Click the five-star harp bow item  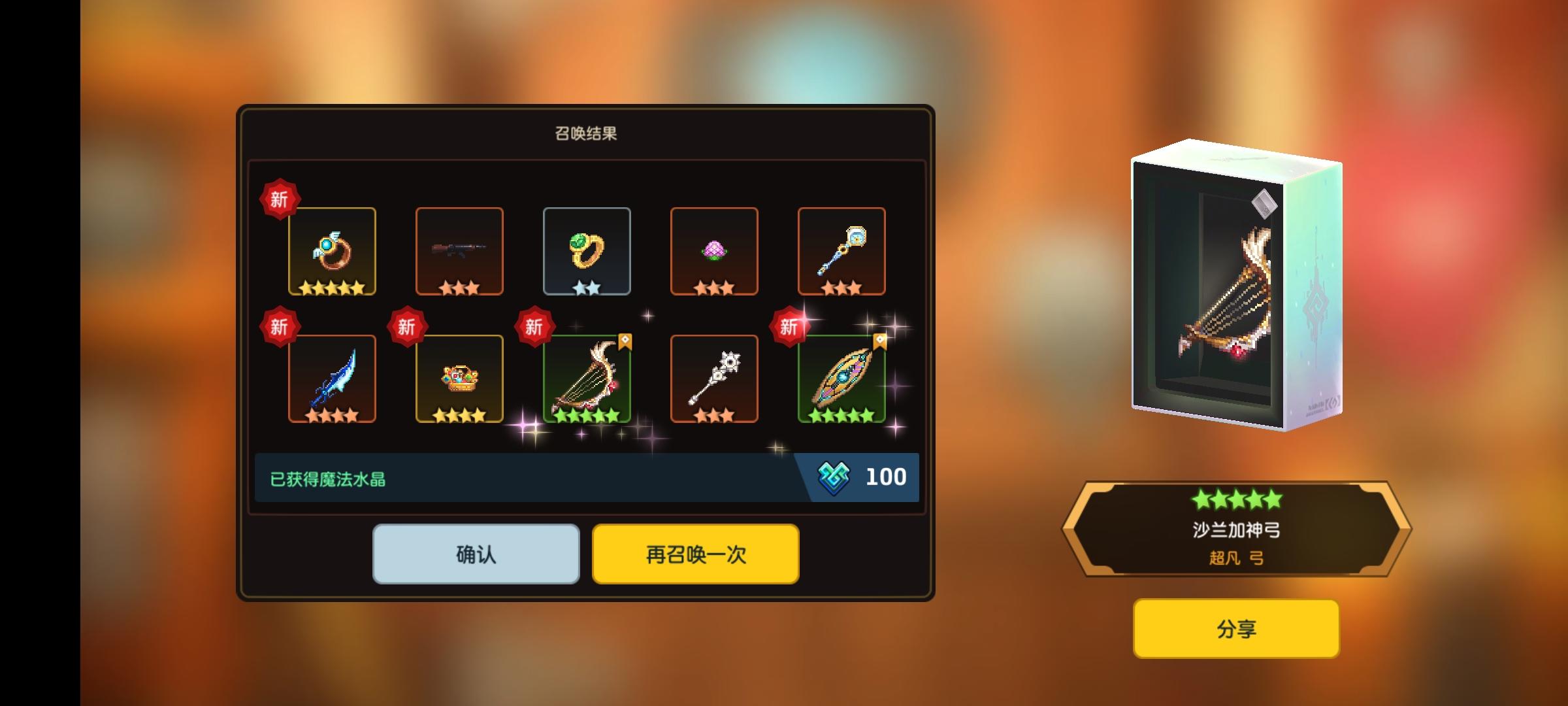587,379
